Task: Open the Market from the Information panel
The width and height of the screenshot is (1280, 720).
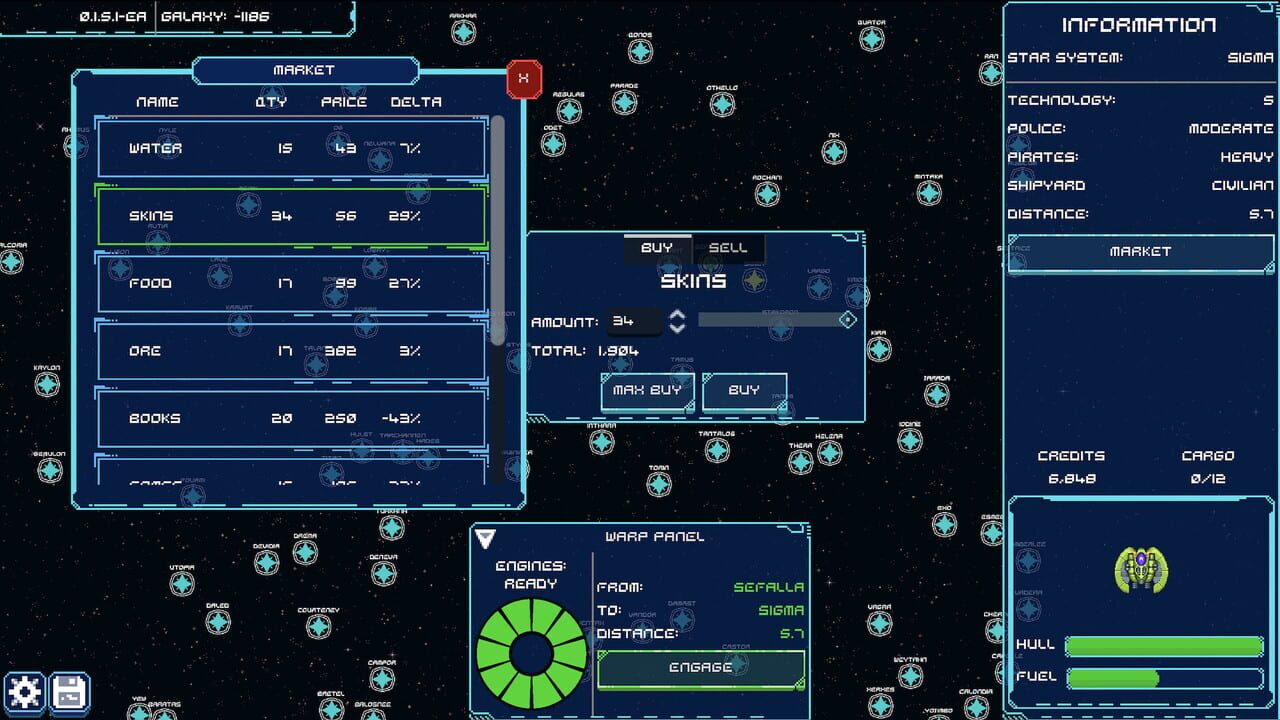Action: pyautogui.click(x=1140, y=252)
